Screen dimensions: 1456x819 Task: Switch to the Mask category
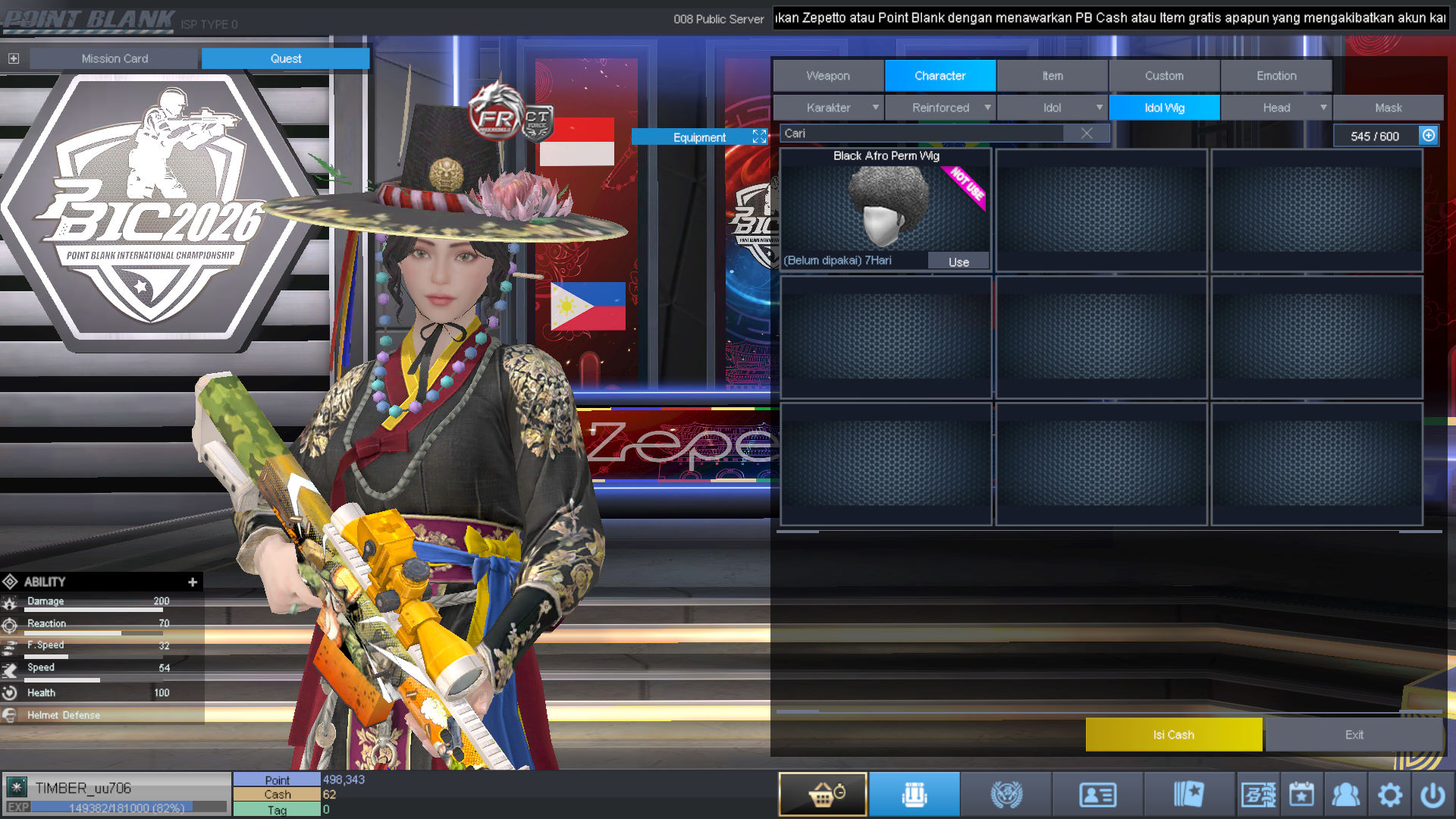[x=1388, y=108]
